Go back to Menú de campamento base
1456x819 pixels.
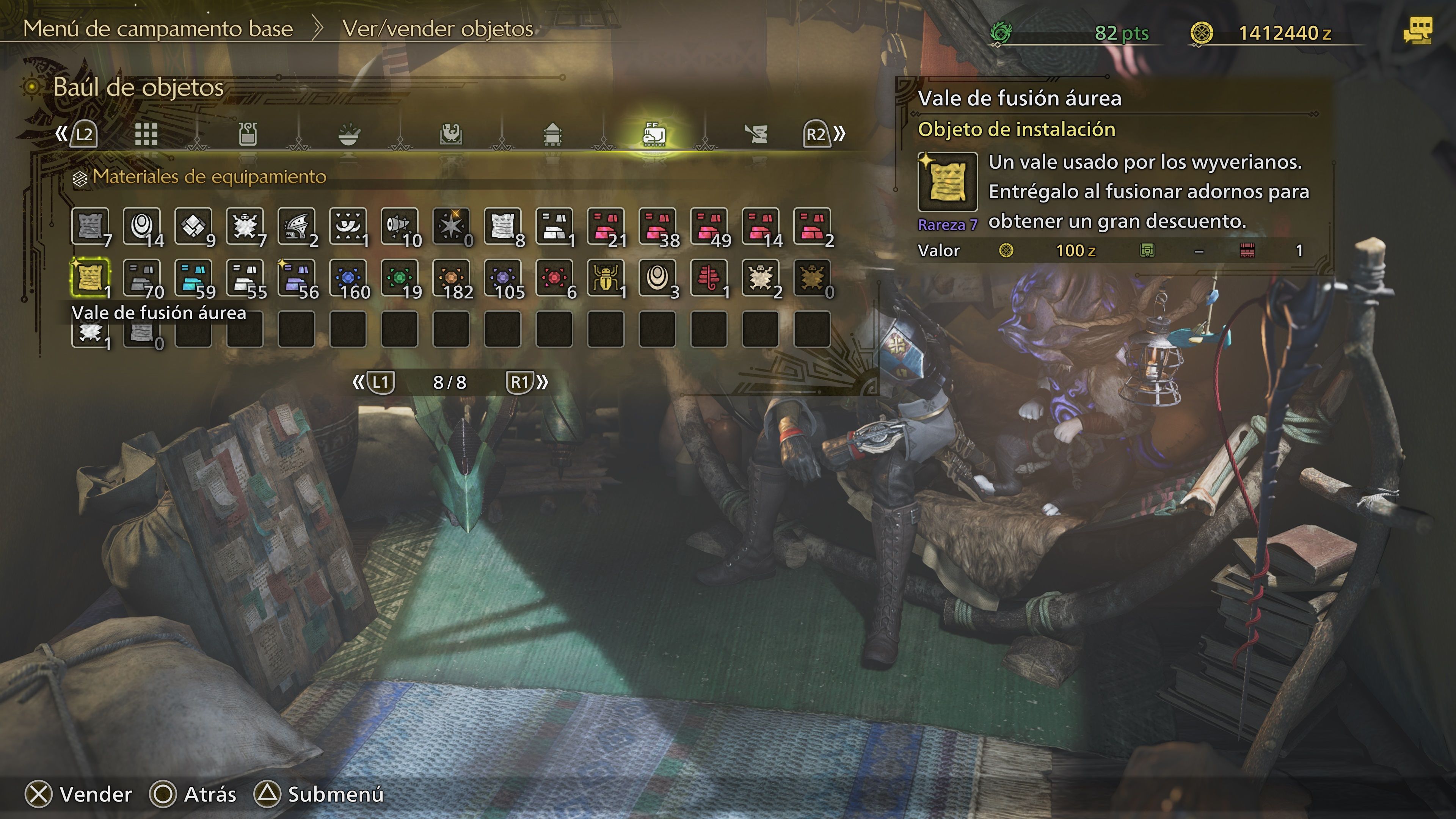(x=158, y=29)
